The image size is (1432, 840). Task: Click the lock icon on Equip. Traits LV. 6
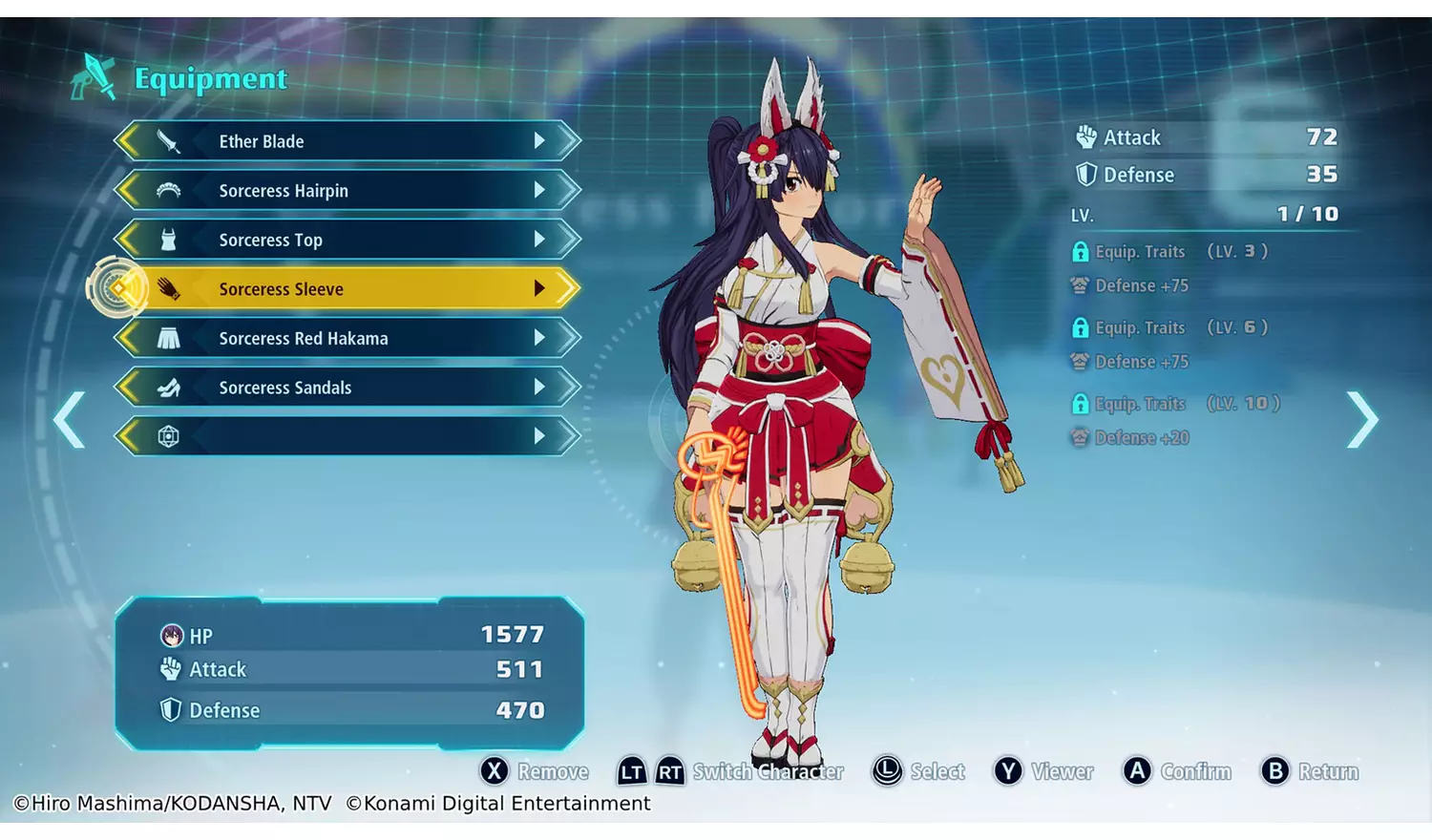pos(1081,327)
